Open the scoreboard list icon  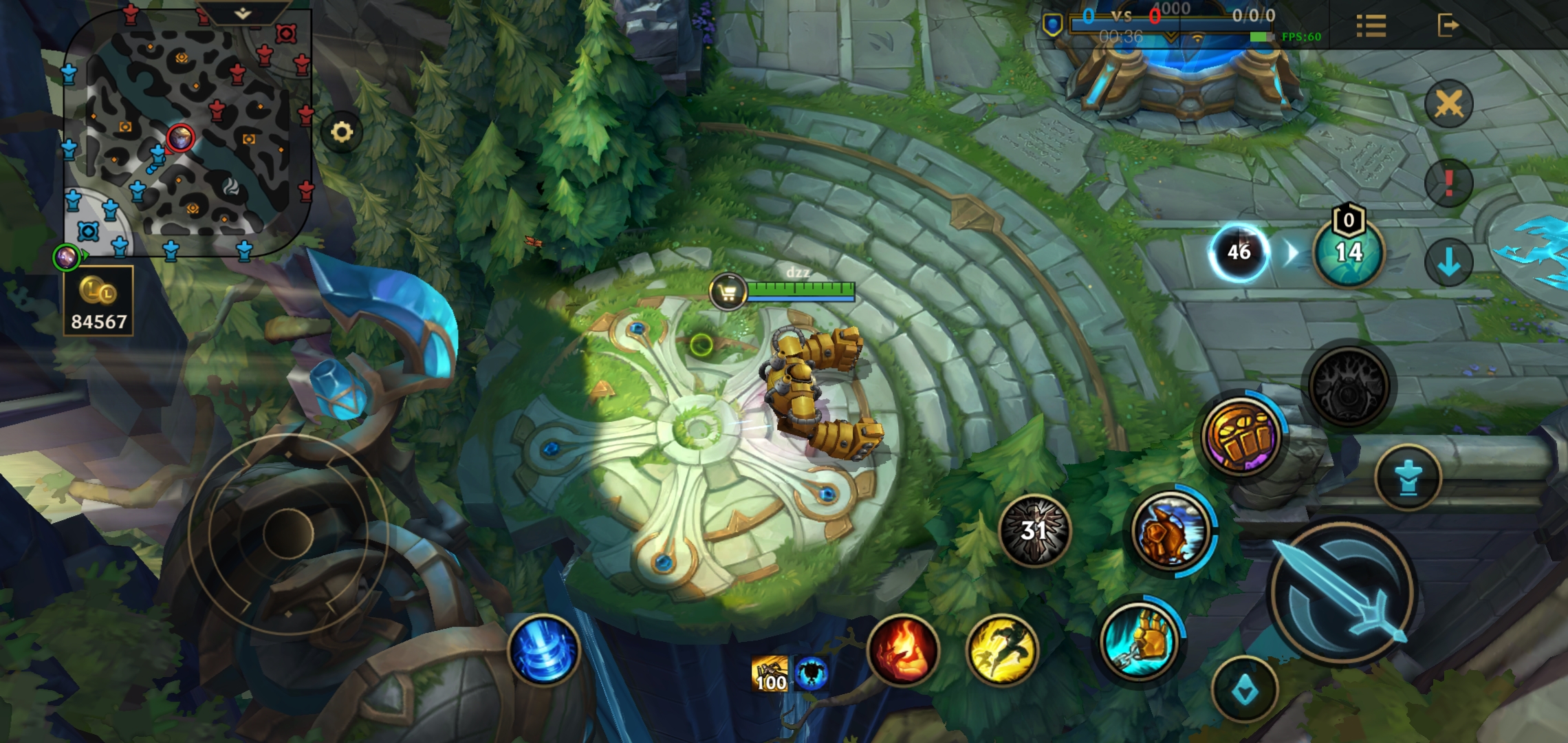pyautogui.click(x=1371, y=26)
